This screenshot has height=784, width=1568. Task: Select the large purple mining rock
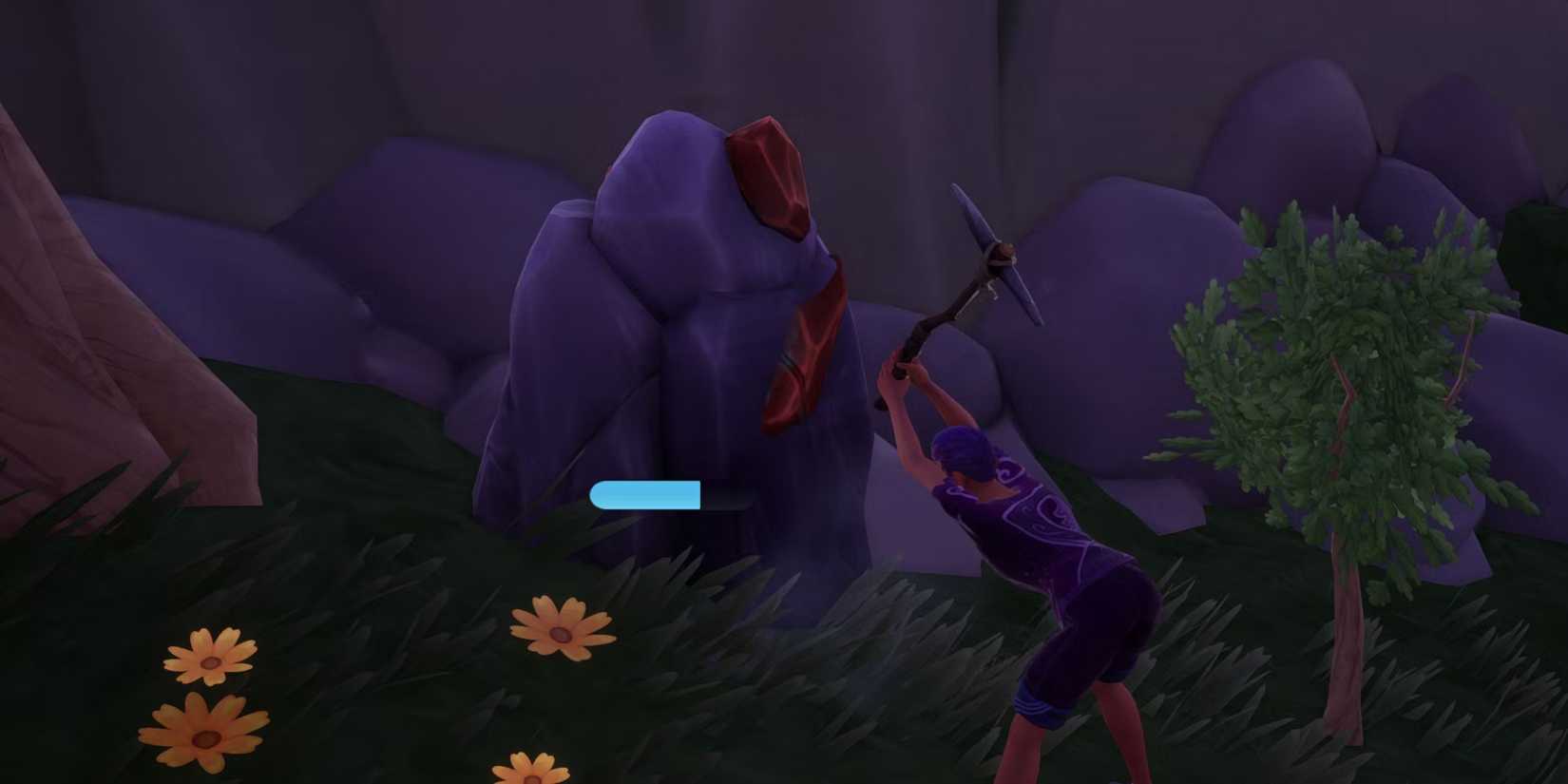(x=665, y=361)
